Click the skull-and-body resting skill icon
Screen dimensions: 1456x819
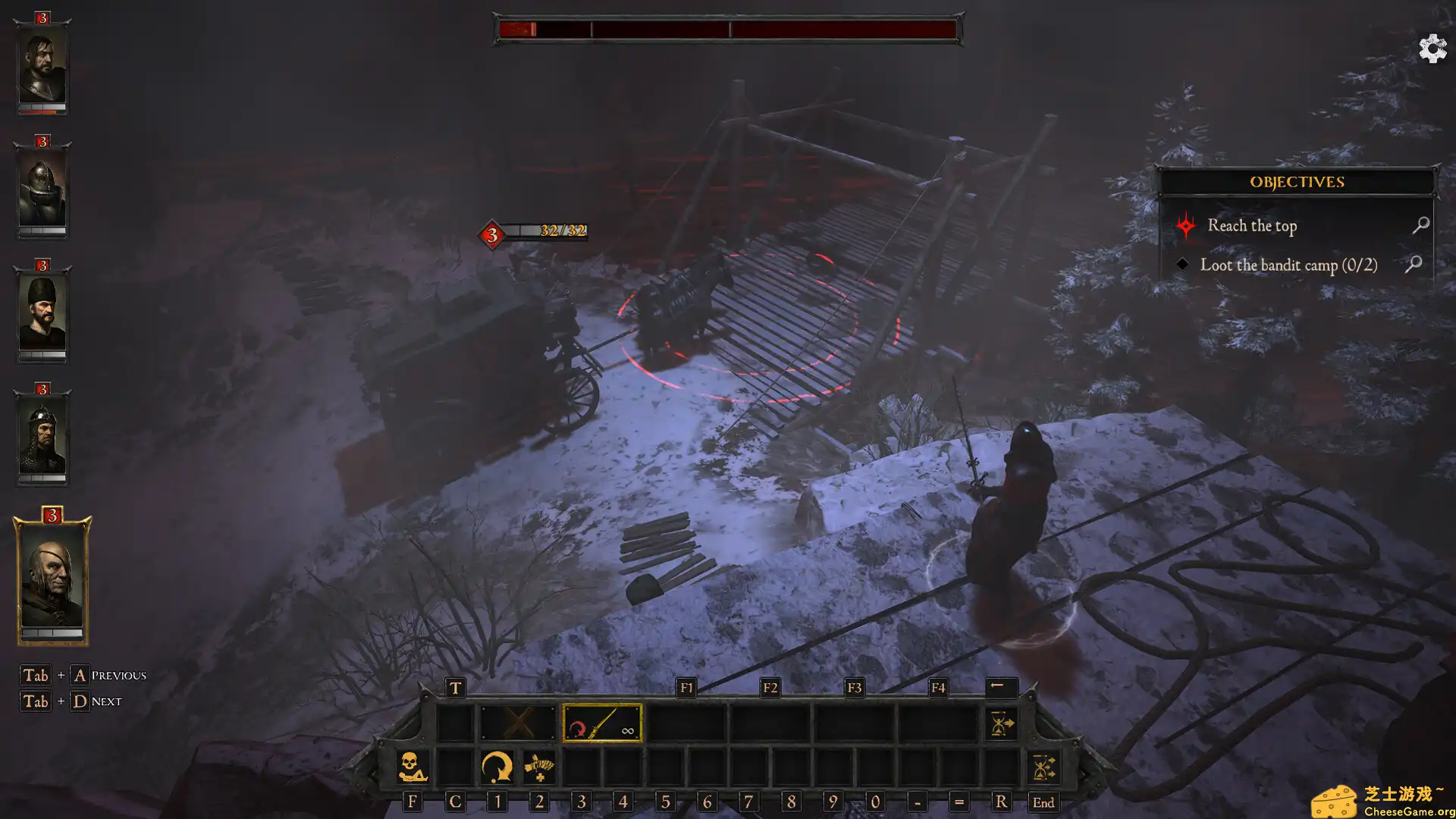pyautogui.click(x=412, y=767)
